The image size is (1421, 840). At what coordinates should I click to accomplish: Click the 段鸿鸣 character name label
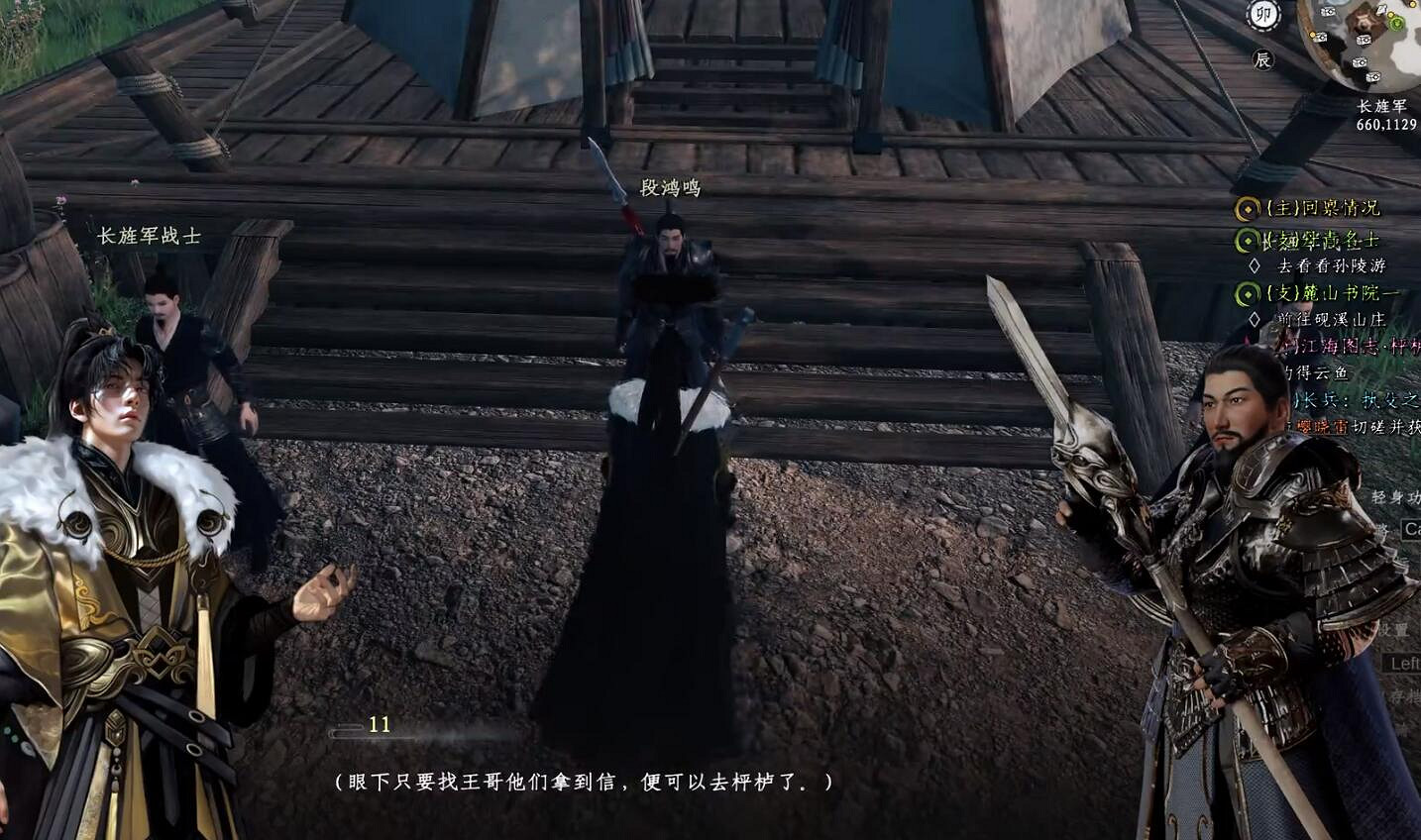click(x=670, y=187)
